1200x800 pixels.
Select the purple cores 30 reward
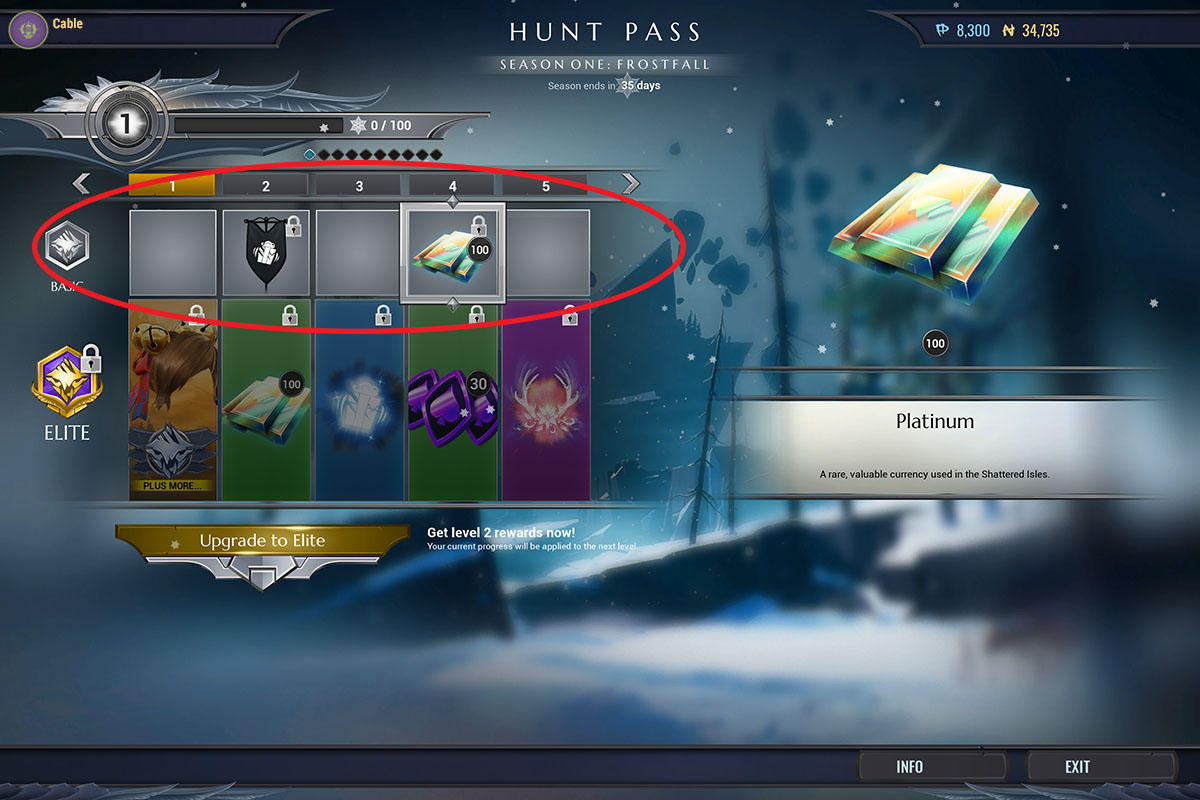click(x=453, y=400)
